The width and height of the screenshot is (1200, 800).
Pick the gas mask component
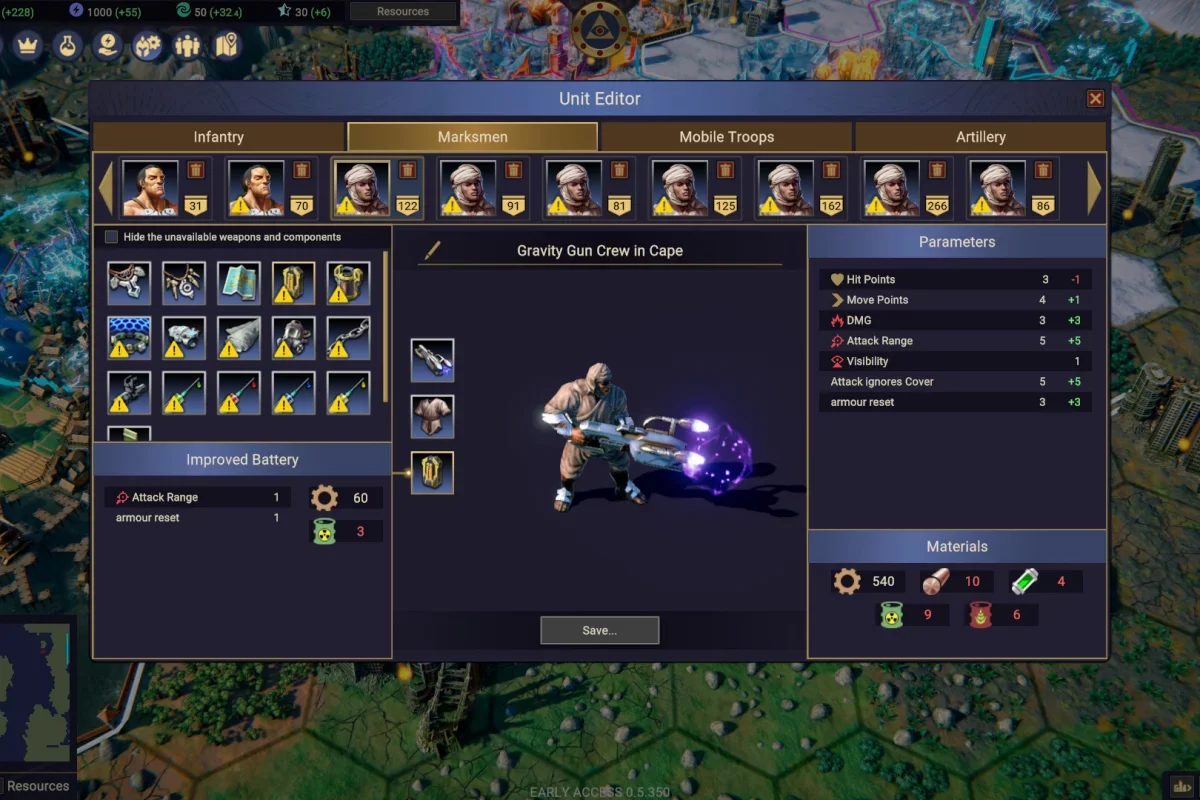293,338
